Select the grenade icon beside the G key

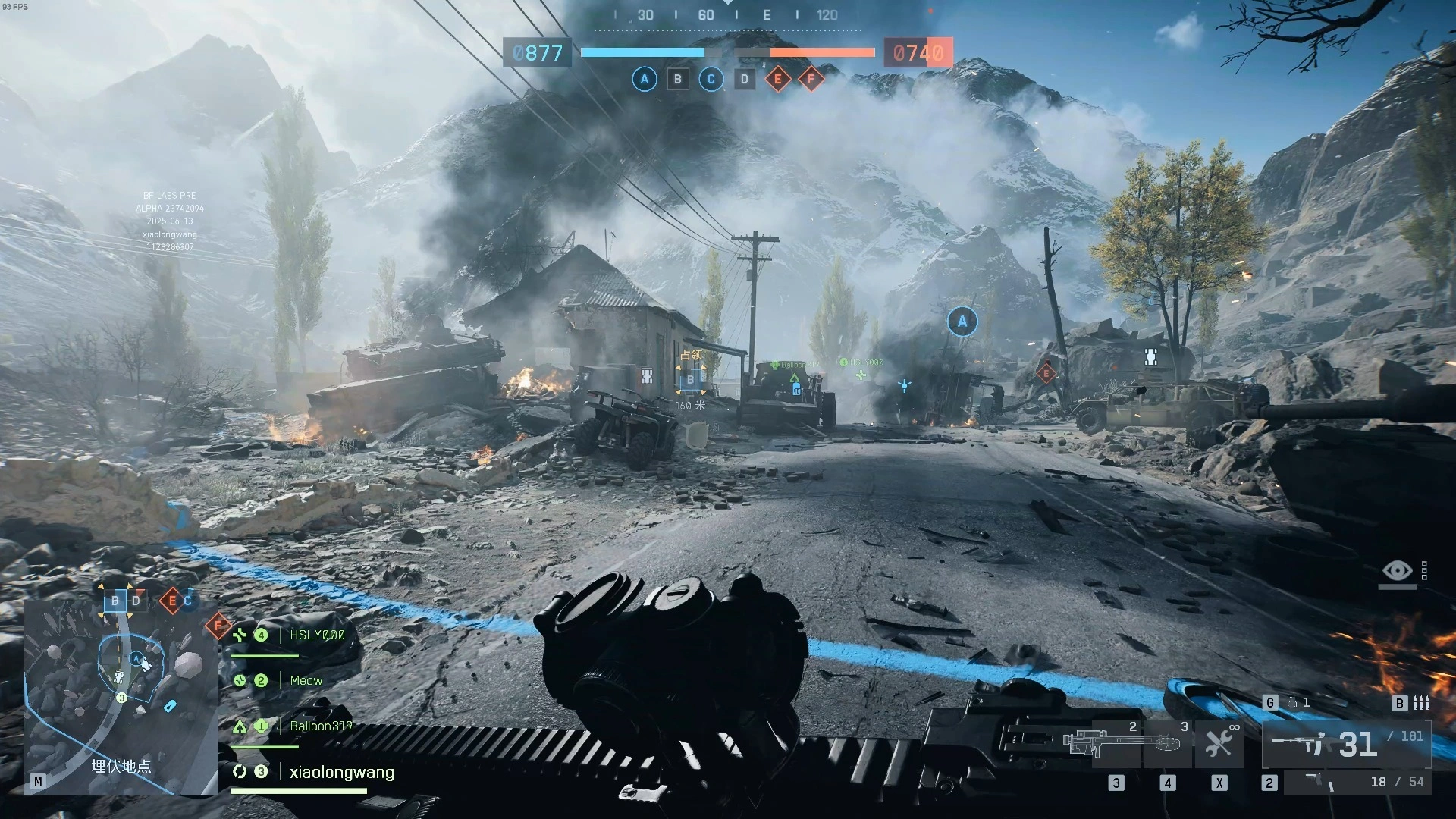click(1293, 703)
